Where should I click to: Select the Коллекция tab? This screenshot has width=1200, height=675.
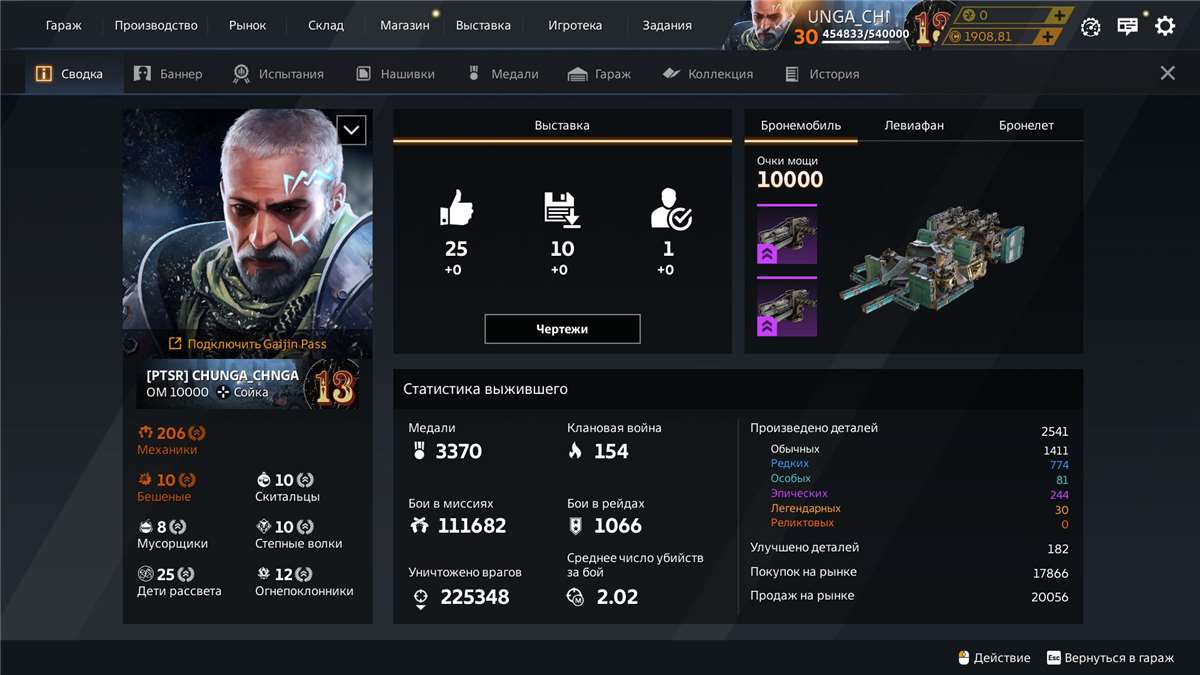click(707, 74)
